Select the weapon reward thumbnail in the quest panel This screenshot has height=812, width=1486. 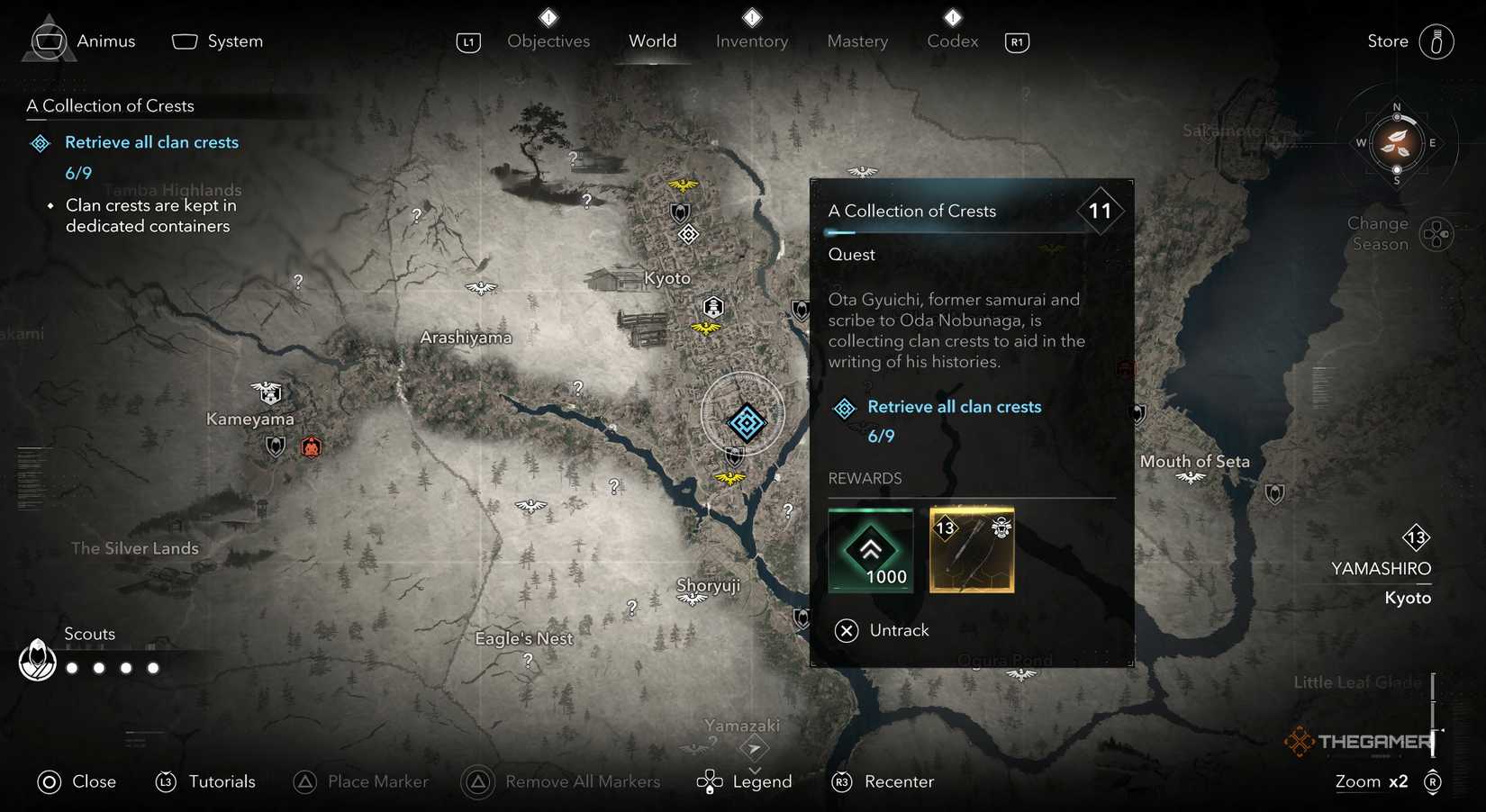[x=971, y=550]
